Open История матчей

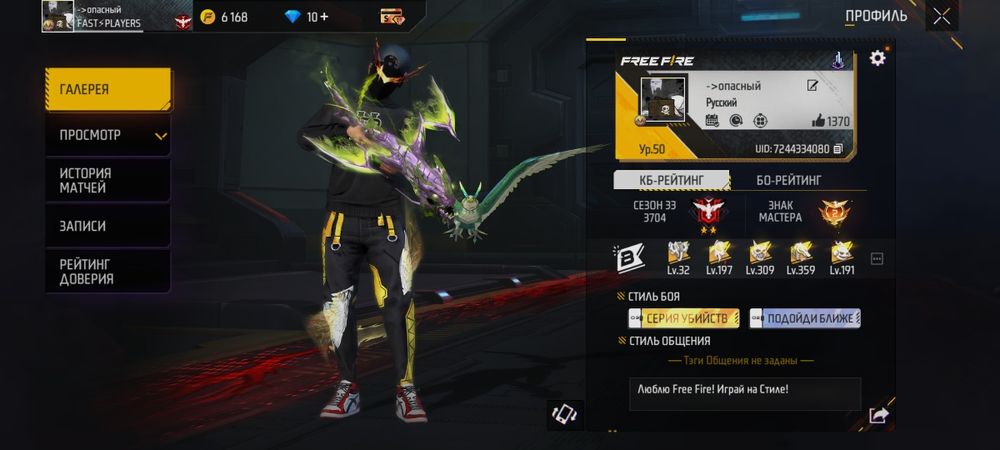[107, 180]
